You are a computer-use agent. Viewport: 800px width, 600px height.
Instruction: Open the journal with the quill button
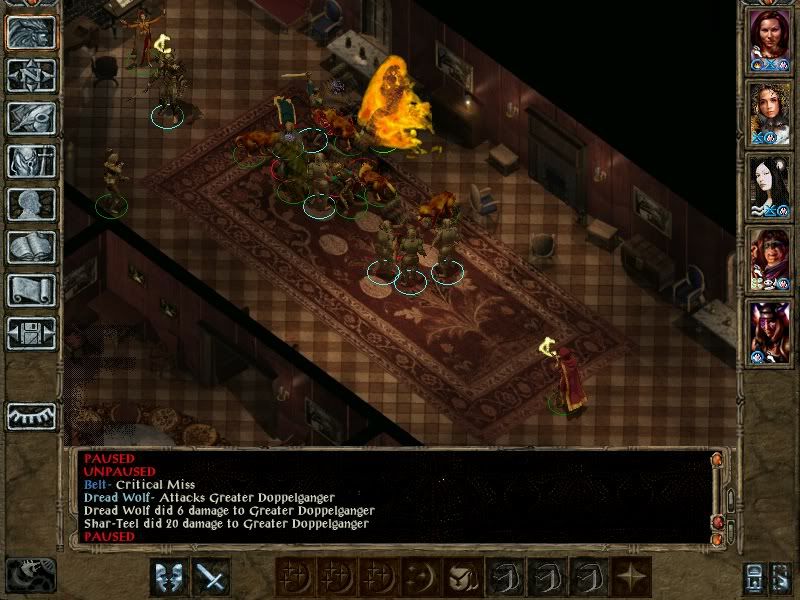(x=31, y=118)
